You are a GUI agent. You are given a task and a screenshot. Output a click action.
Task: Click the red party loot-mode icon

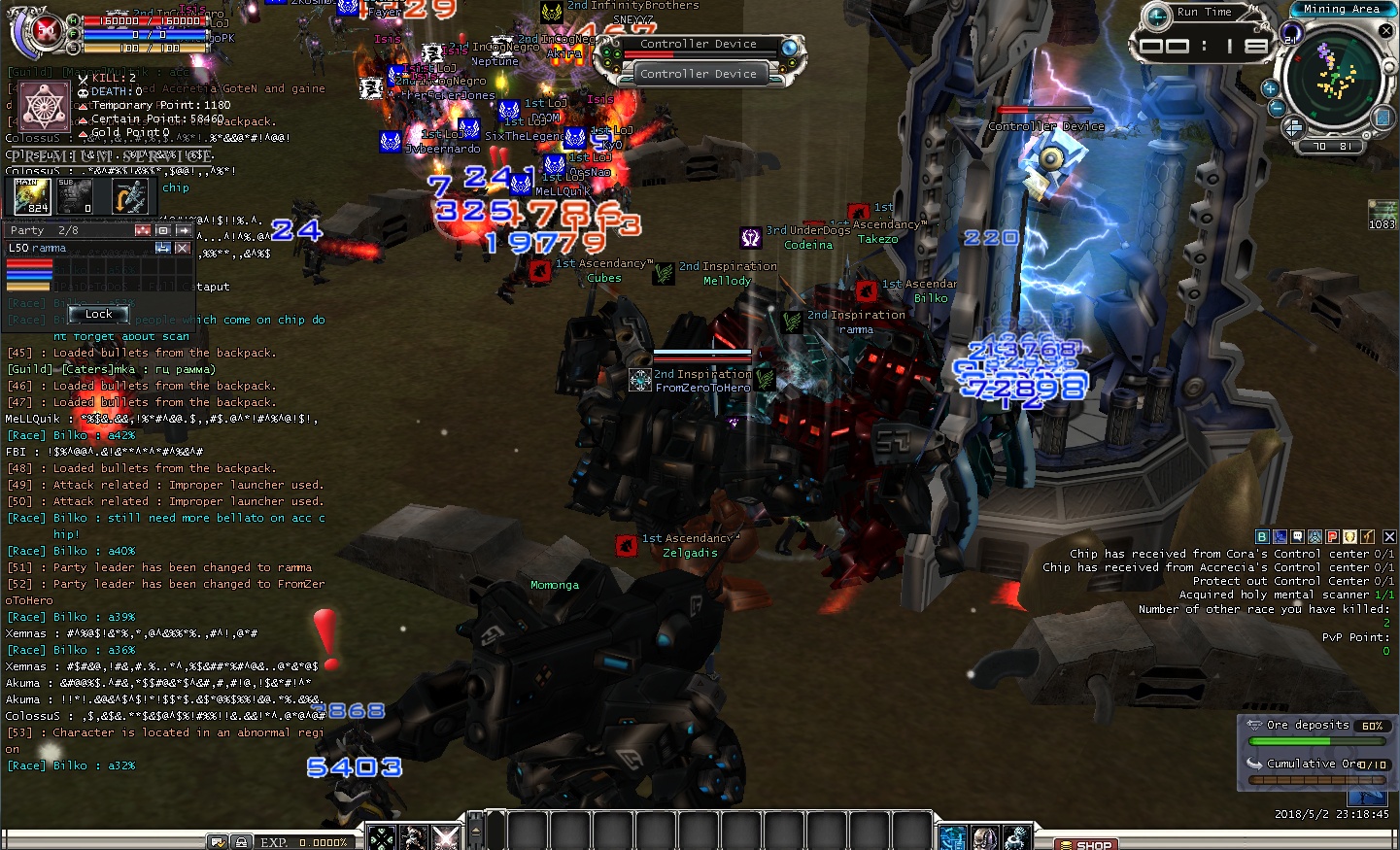point(143,230)
